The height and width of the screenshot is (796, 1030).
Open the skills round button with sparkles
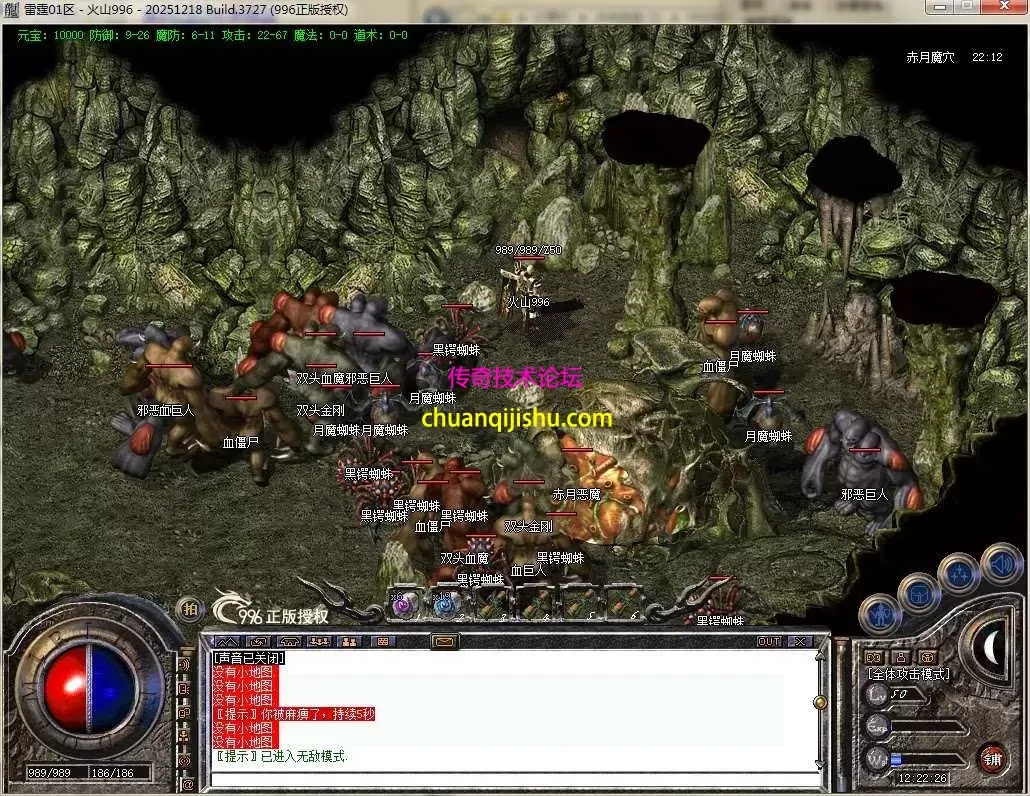click(957, 573)
